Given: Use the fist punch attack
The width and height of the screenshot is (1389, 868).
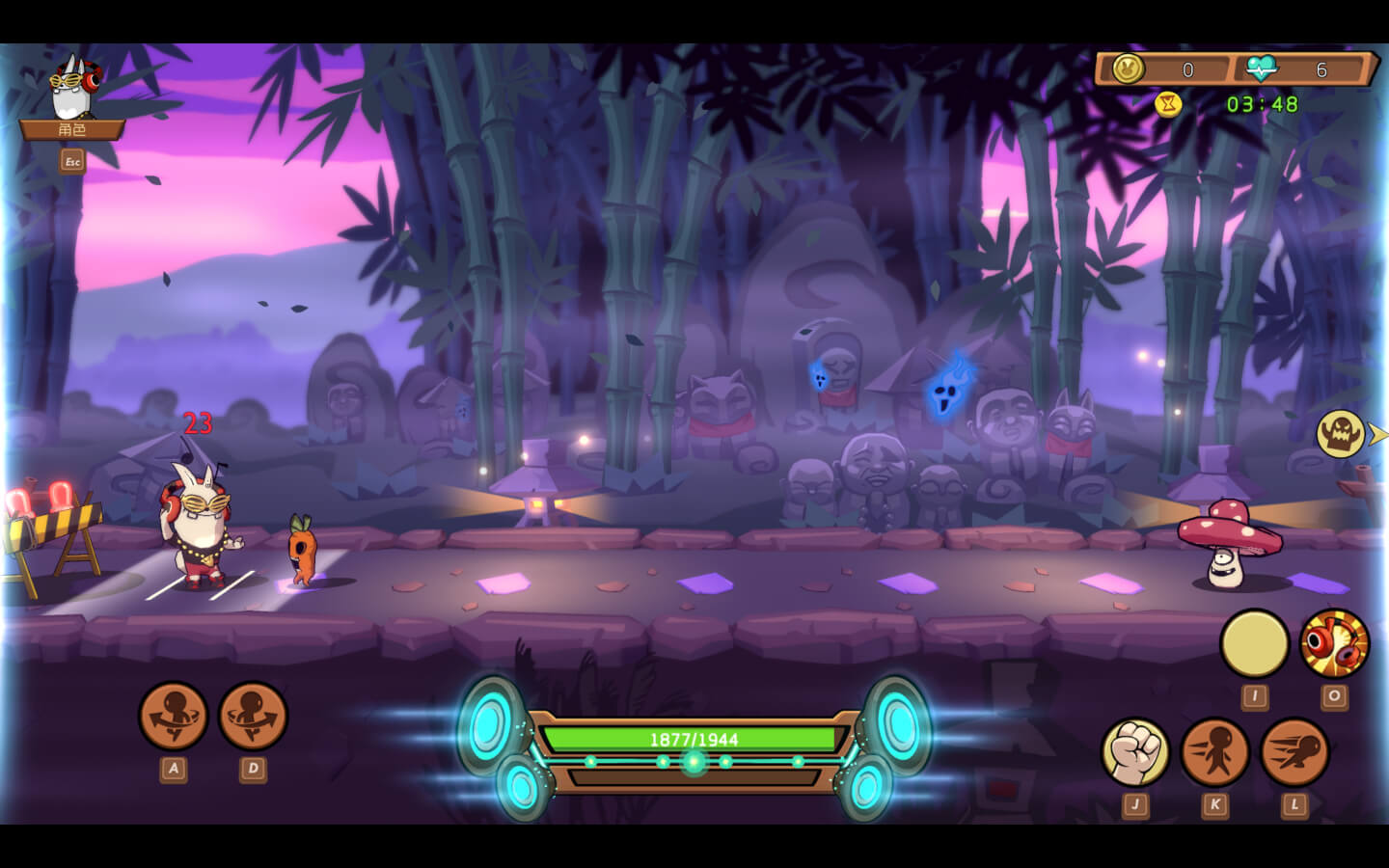Looking at the screenshot, I should point(1135,751).
